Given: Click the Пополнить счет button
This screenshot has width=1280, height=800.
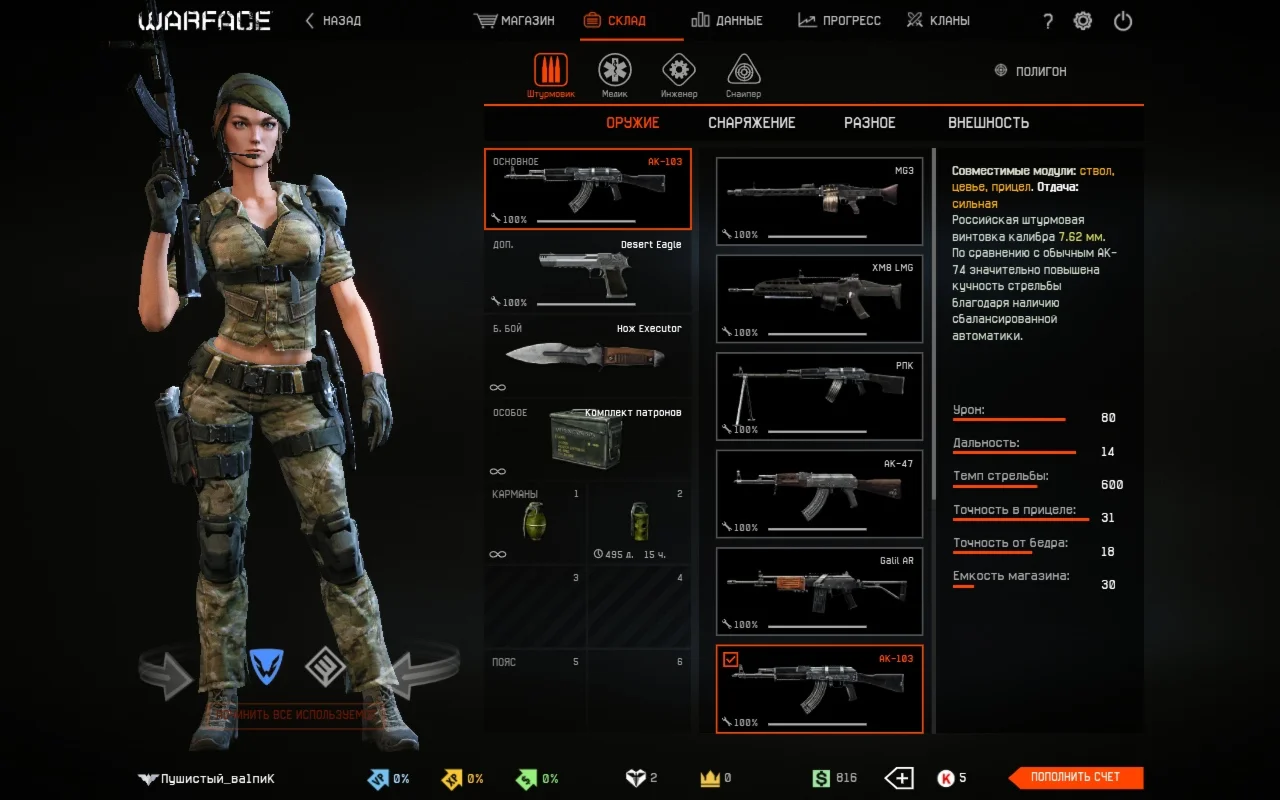Looking at the screenshot, I should [x=1075, y=777].
